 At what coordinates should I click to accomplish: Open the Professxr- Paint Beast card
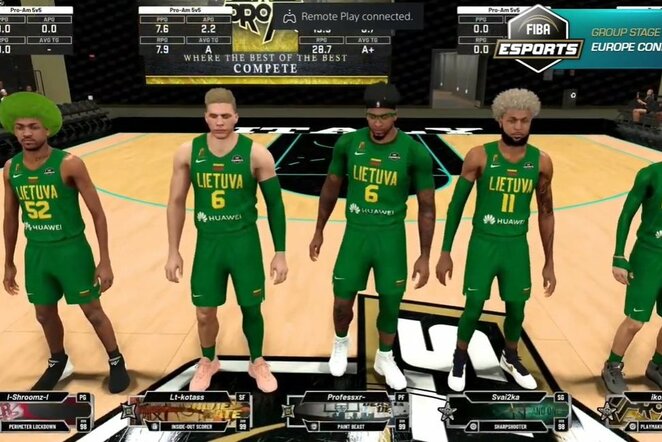[347, 411]
